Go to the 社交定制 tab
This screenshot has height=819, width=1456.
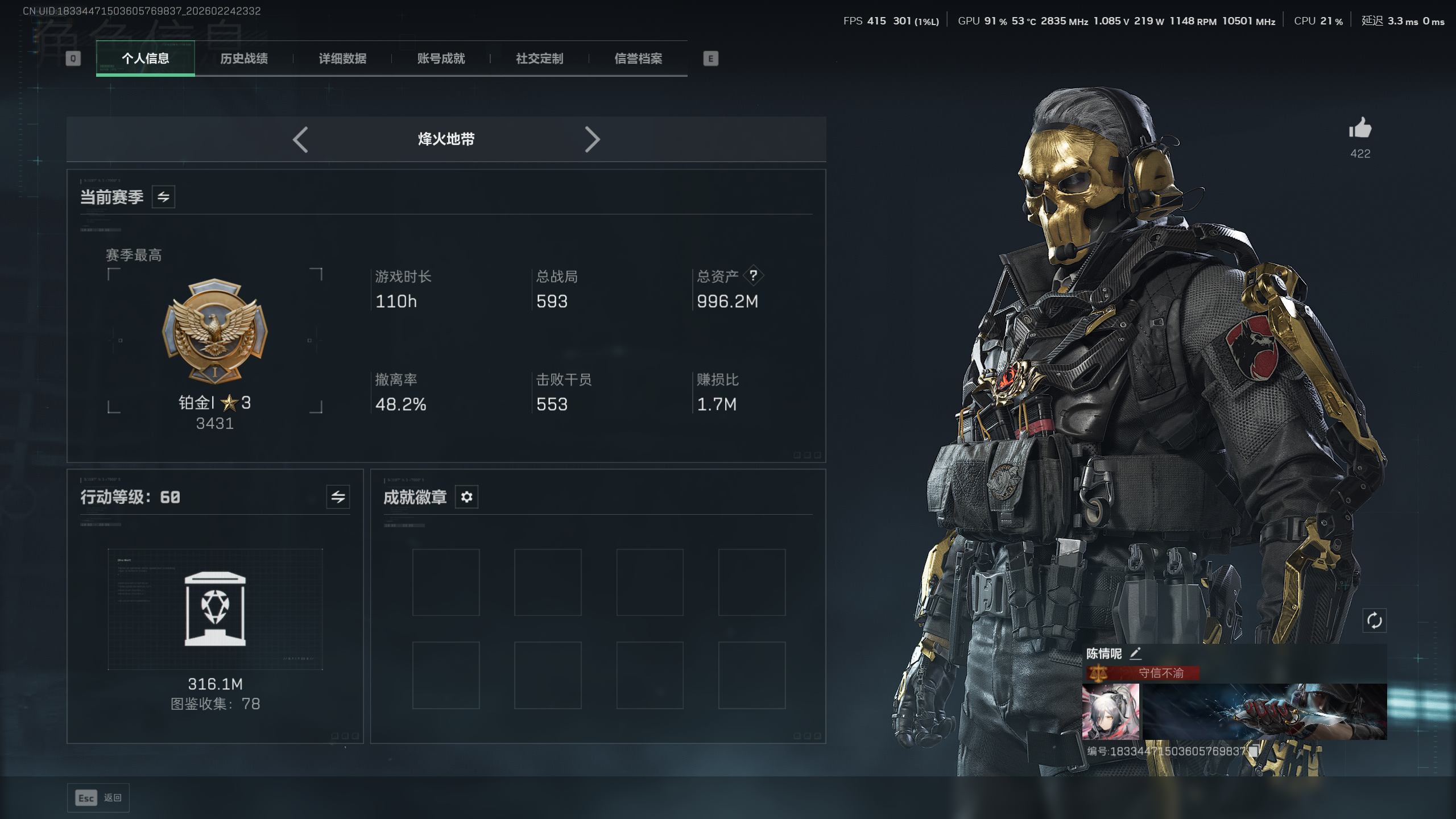pos(539,59)
